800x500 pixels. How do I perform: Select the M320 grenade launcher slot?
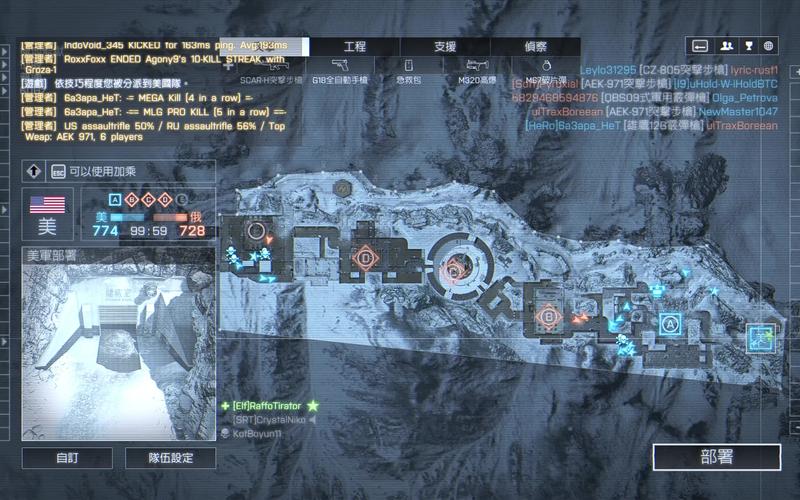[477, 69]
